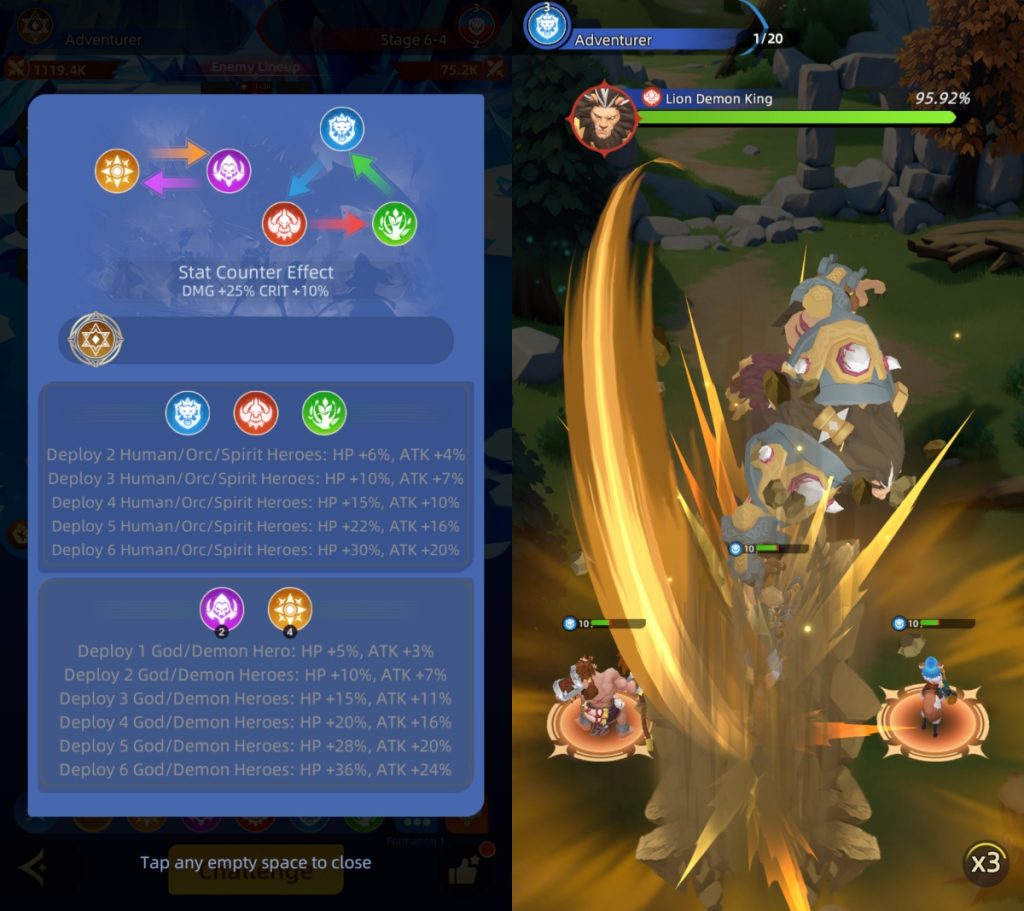This screenshot has width=1024, height=911.
Task: Choose the blue Human lion icon atop diagram
Action: click(x=342, y=131)
